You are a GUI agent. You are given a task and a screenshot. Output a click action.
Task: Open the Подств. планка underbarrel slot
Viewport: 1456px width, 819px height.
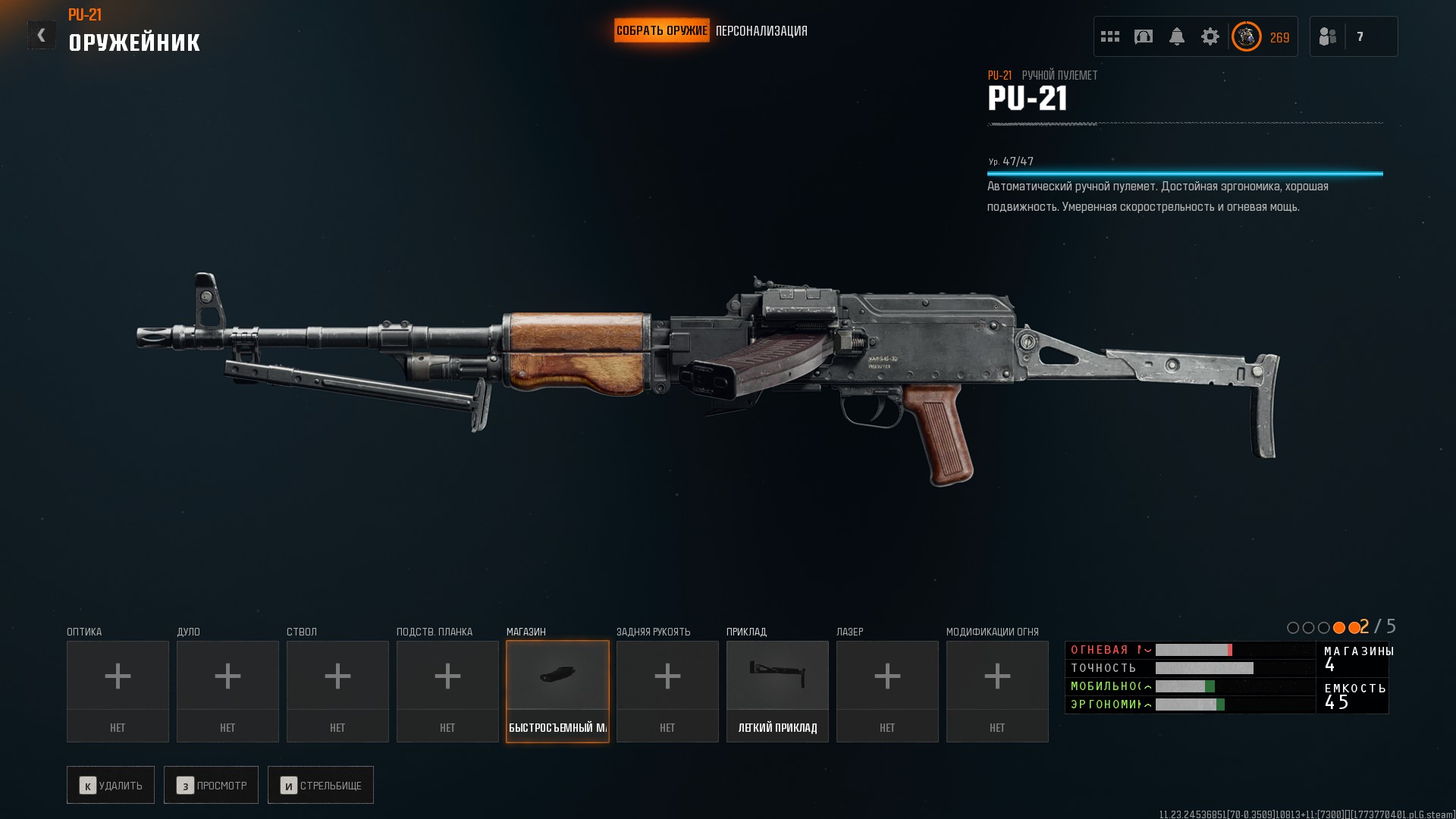tap(447, 691)
